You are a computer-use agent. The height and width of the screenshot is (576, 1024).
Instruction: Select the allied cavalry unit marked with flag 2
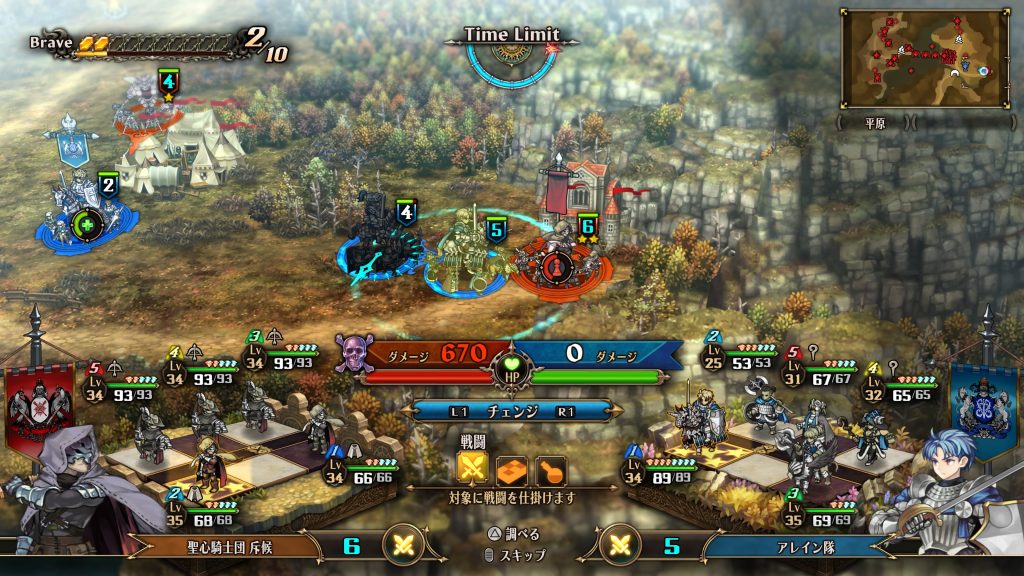pyautogui.click(x=78, y=213)
